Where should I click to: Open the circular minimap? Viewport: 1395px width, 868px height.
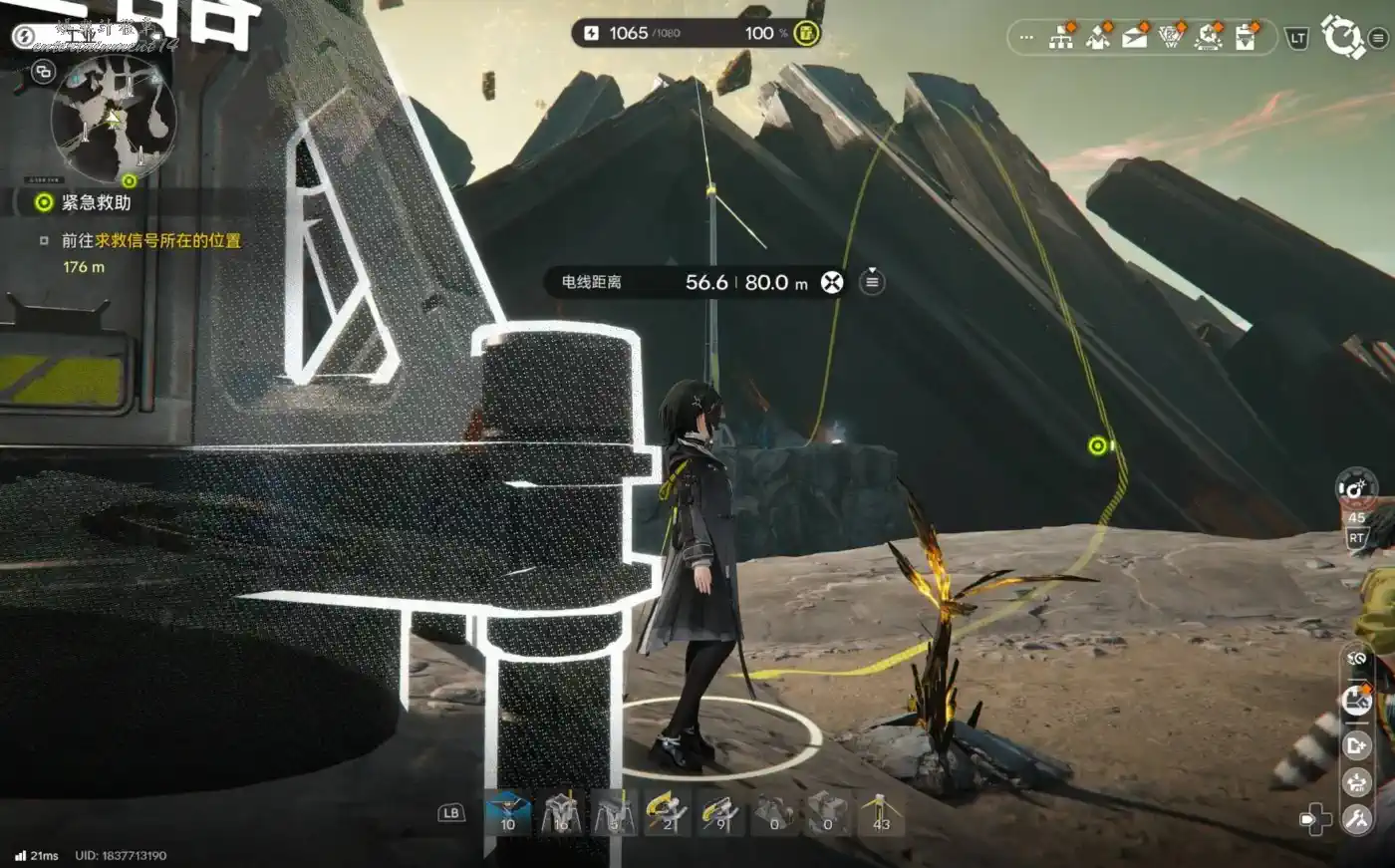(114, 119)
